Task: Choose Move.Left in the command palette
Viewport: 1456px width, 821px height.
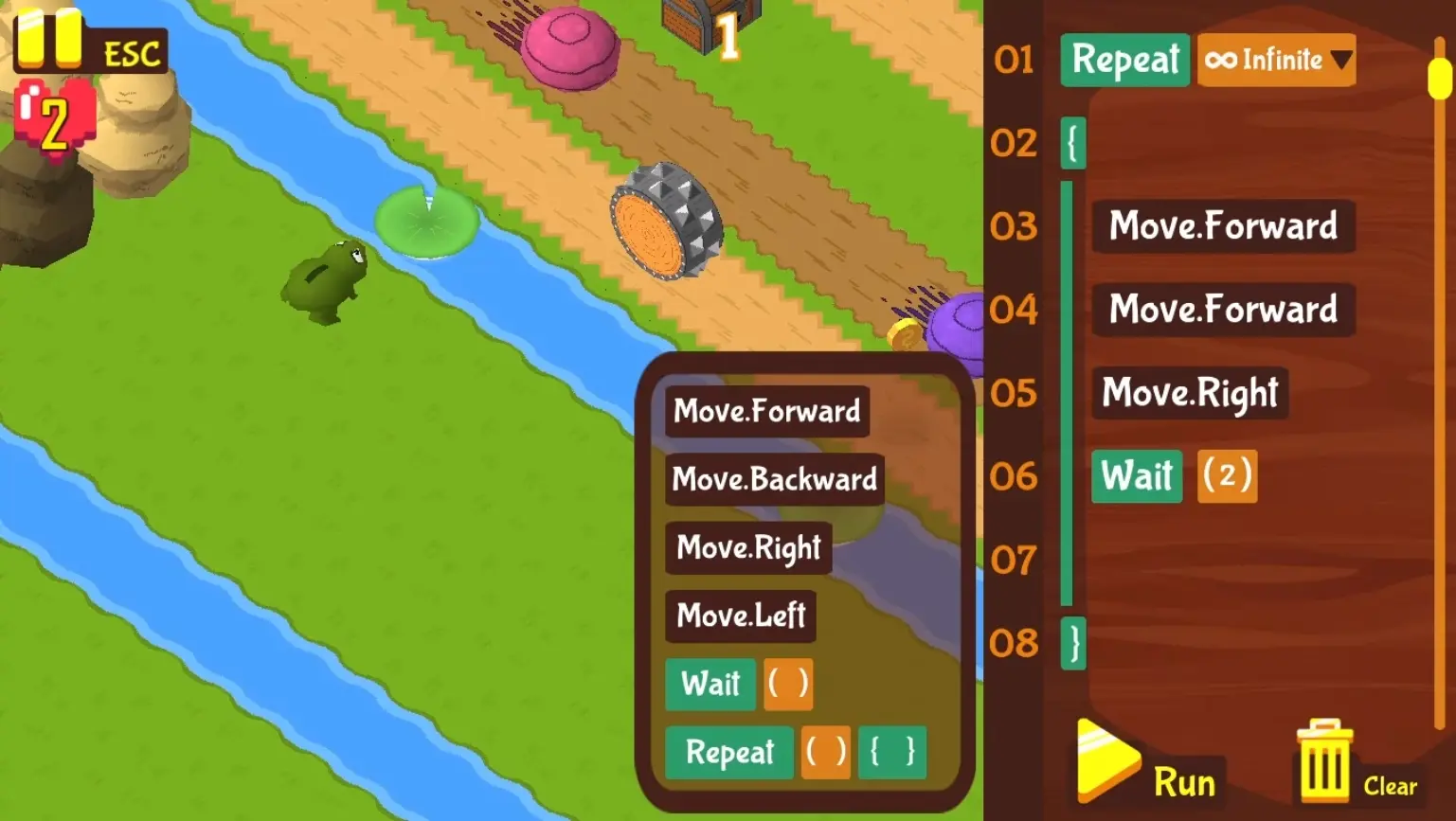Action: coord(741,616)
